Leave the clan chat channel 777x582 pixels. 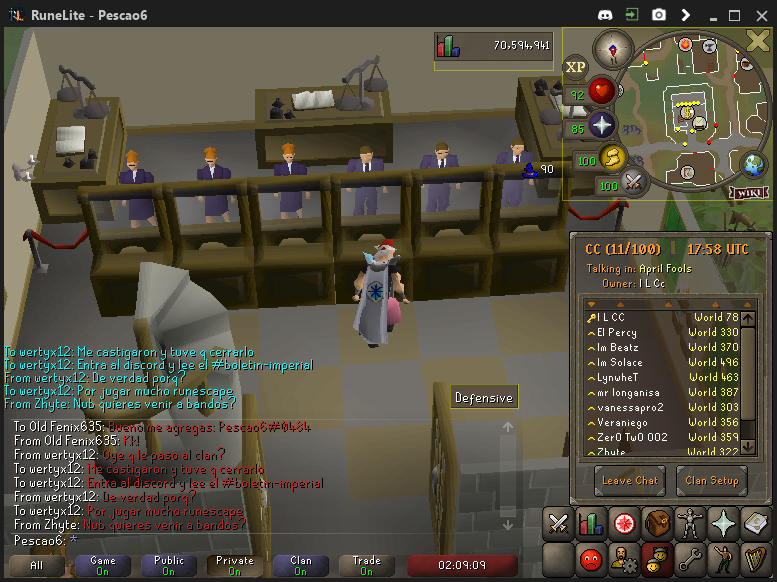coord(630,480)
